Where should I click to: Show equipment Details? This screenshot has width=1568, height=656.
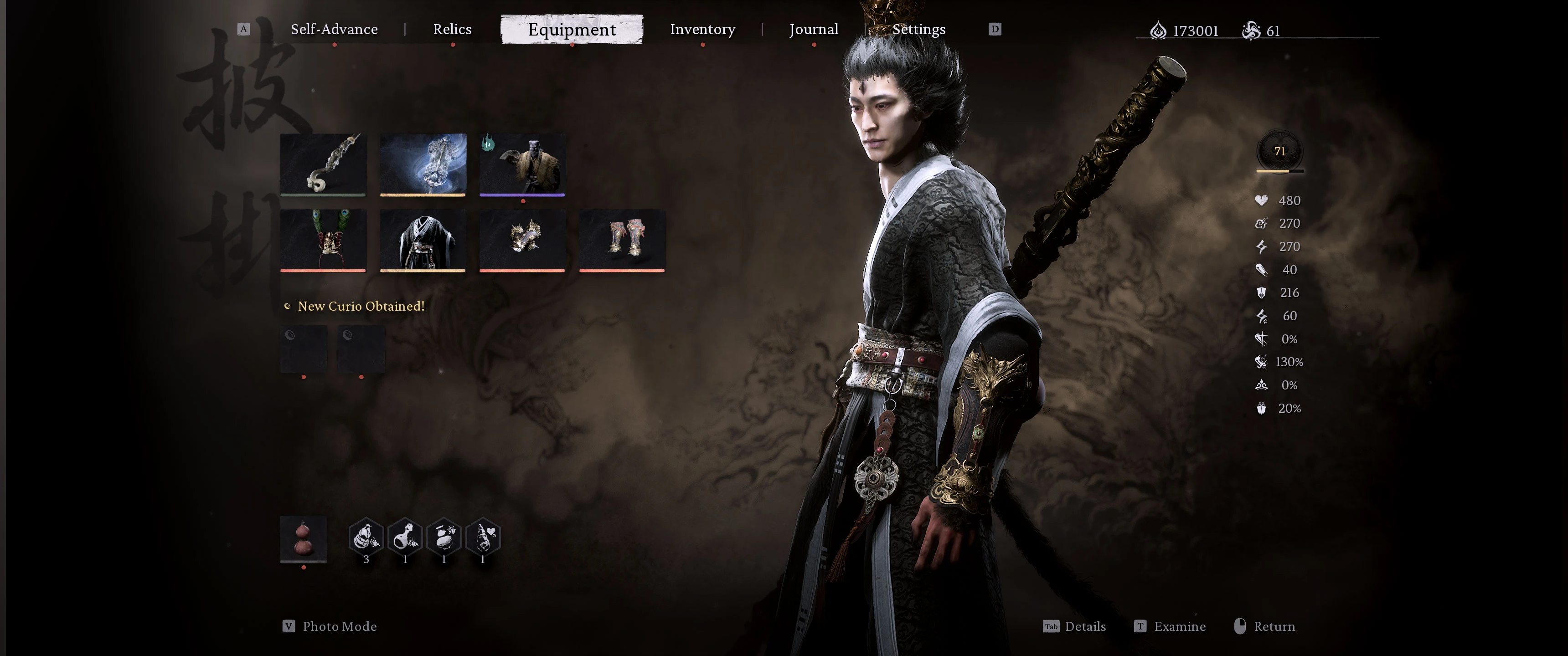pyautogui.click(x=1085, y=626)
